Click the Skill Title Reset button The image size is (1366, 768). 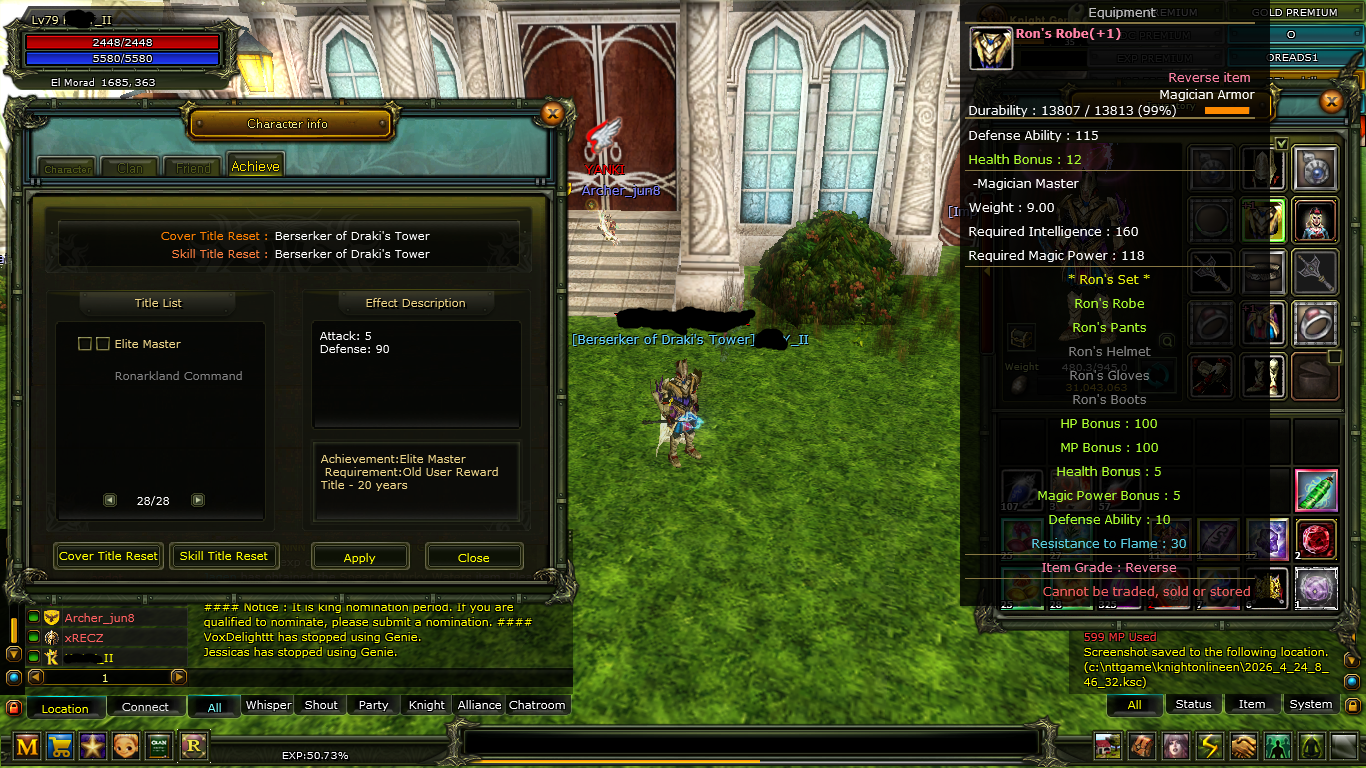(x=224, y=556)
